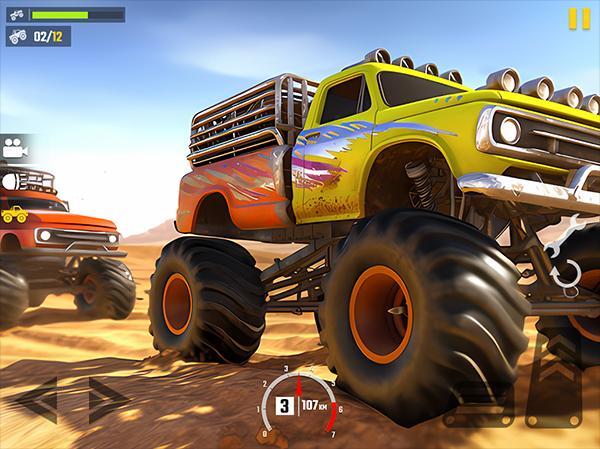This screenshot has height=449, width=600.
Task: Switch view with the camera icon
Action: 14,148
